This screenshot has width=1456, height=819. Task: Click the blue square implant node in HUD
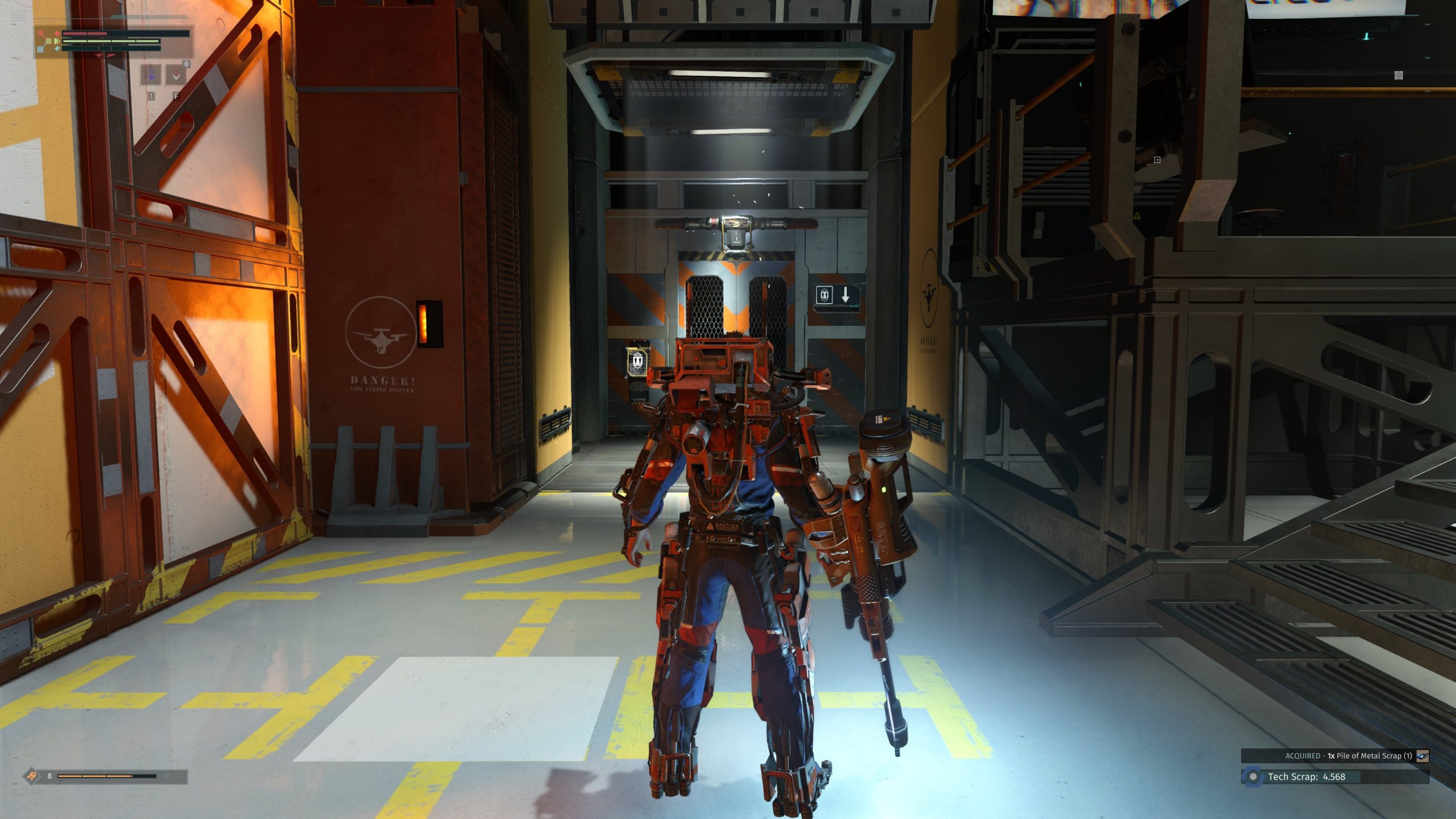pyautogui.click(x=40, y=49)
